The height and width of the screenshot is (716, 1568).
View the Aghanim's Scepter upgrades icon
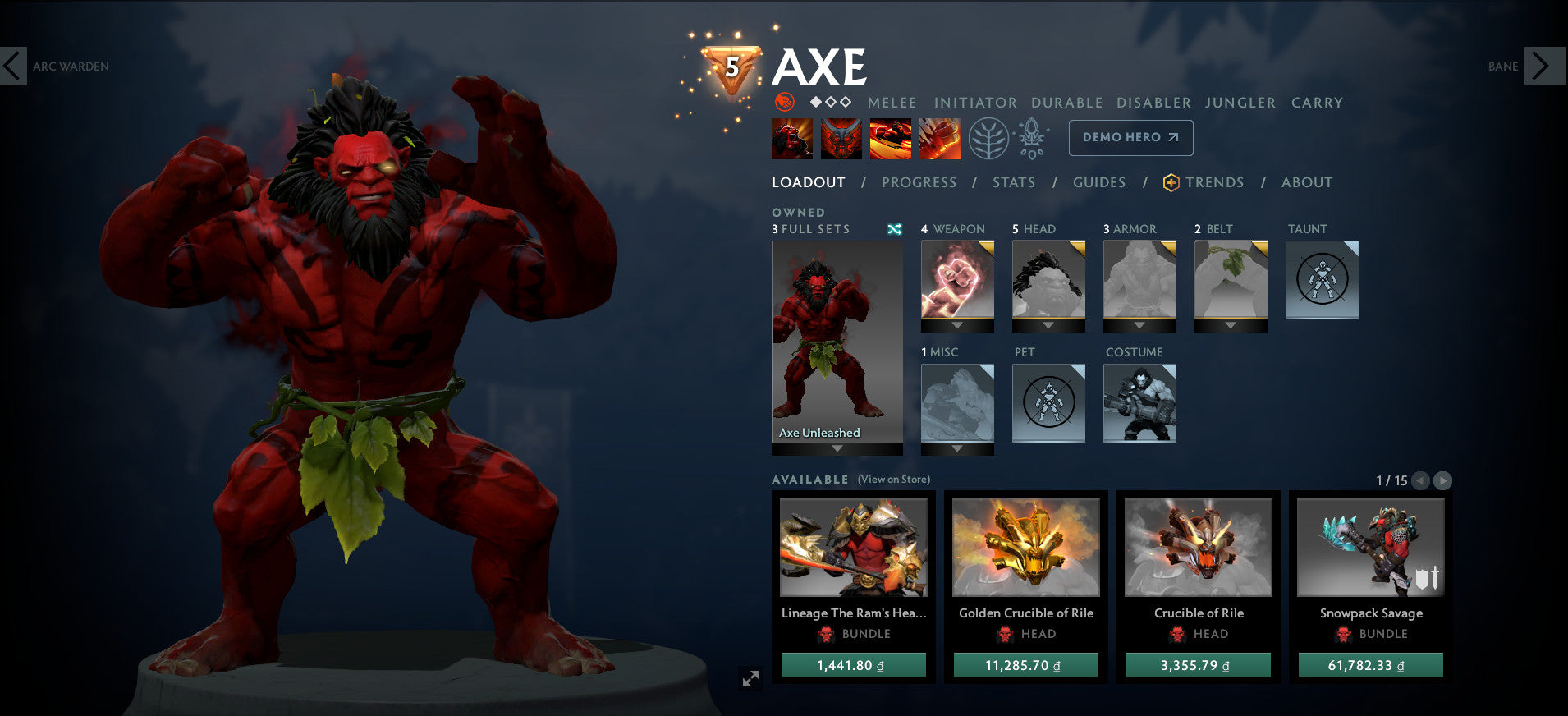click(1030, 138)
